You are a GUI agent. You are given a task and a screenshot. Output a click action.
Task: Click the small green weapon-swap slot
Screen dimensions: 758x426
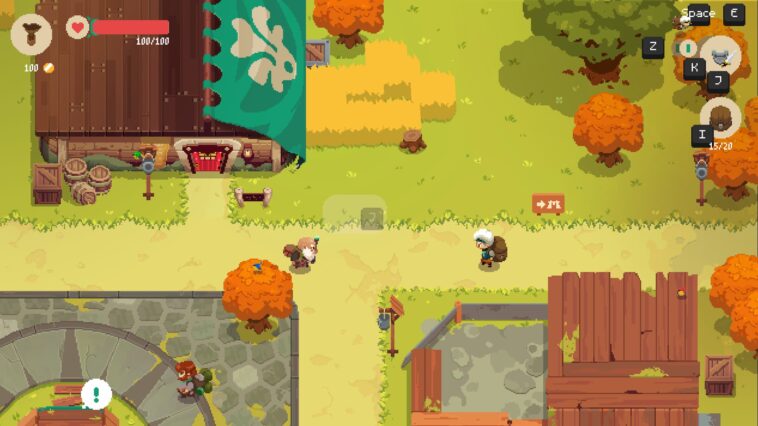tap(687, 47)
